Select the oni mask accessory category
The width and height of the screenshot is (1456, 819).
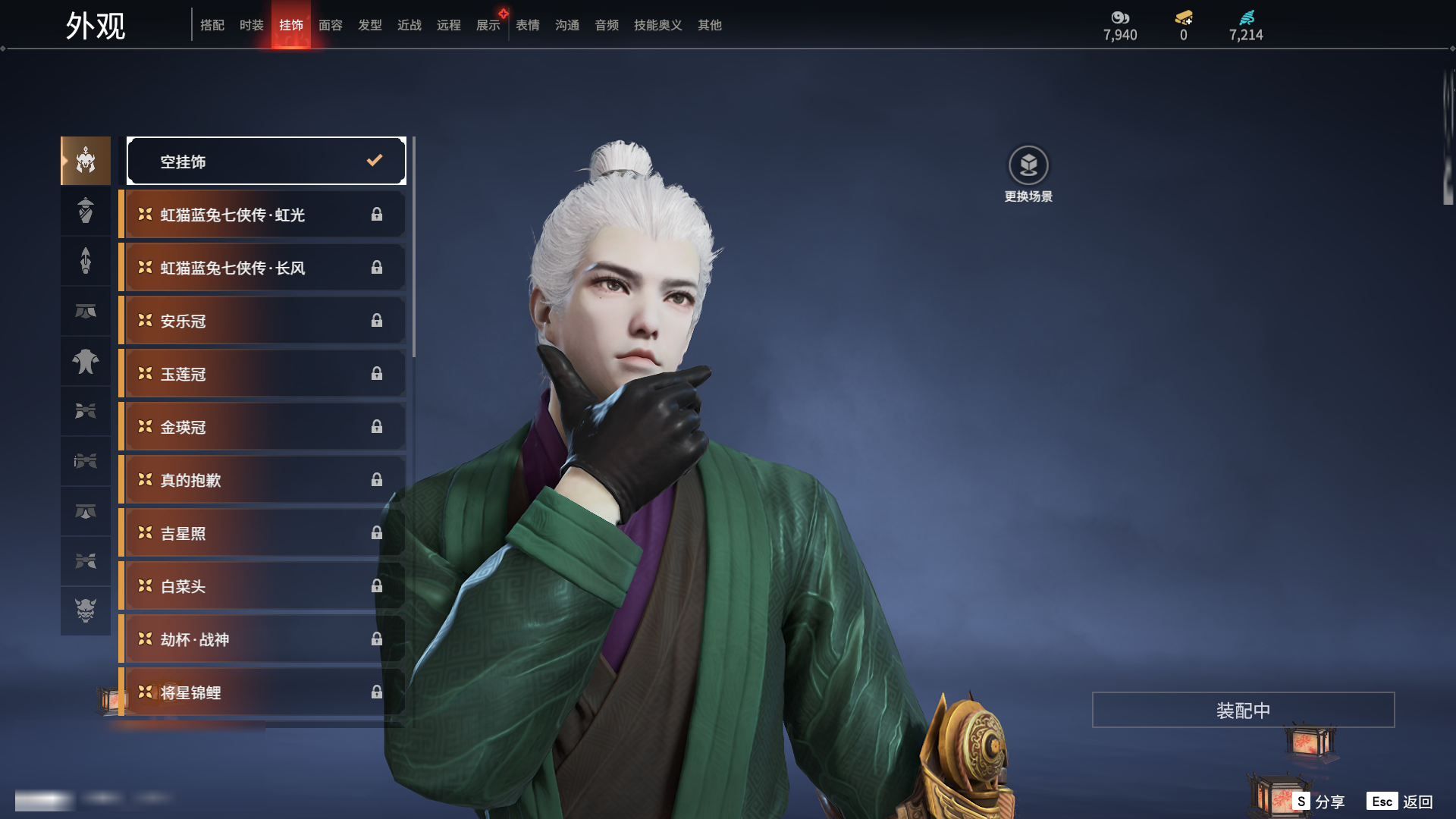86,610
